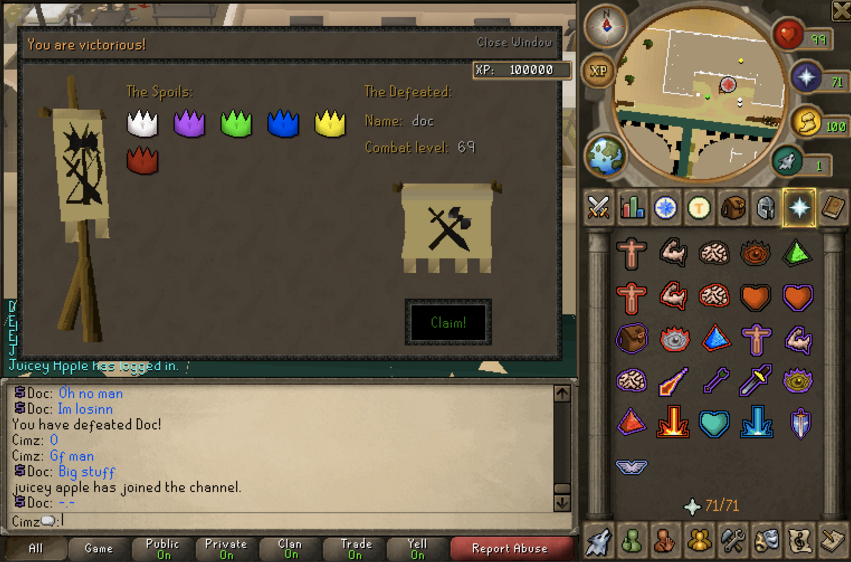
Task: Toggle the XP counter orb
Action: tap(598, 71)
